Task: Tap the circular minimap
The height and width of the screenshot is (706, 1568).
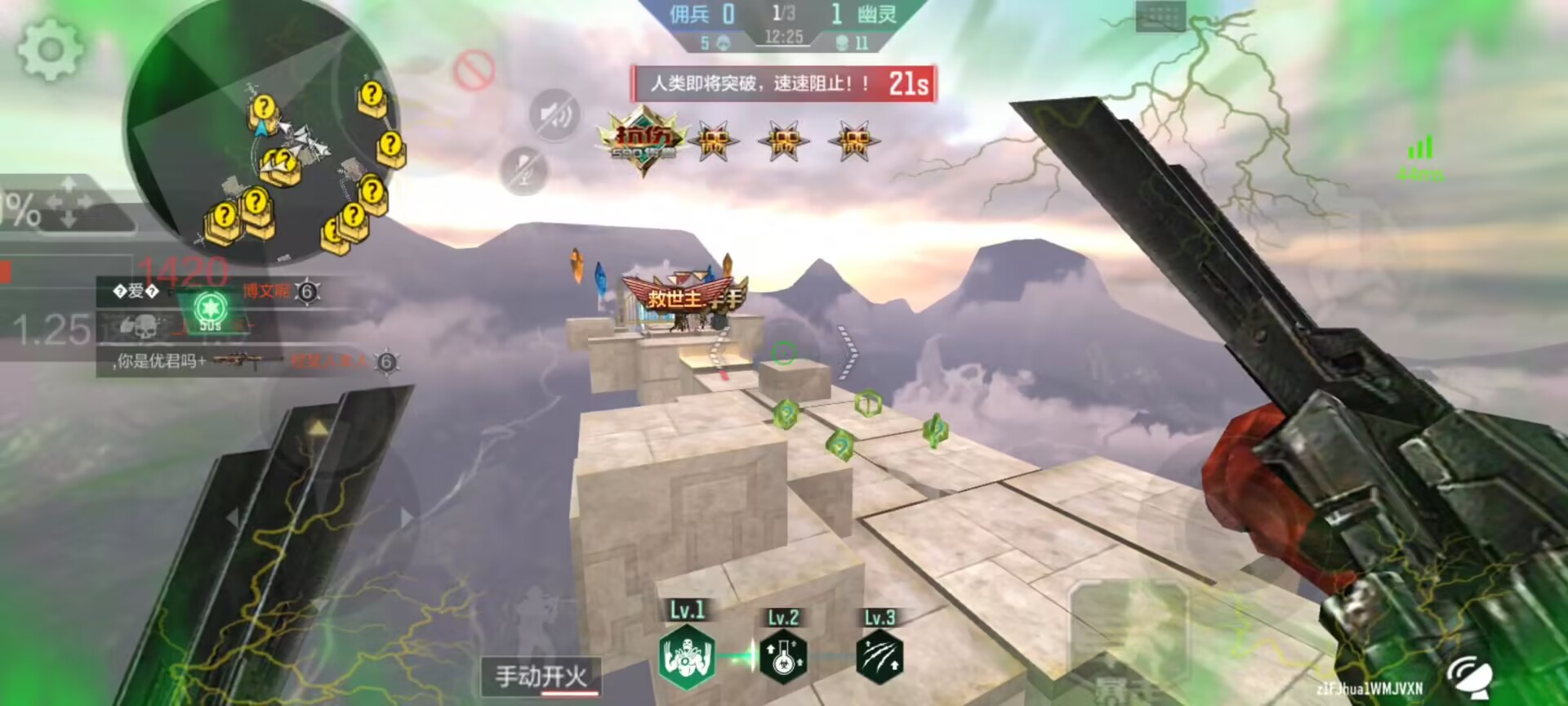Action: tap(261, 135)
